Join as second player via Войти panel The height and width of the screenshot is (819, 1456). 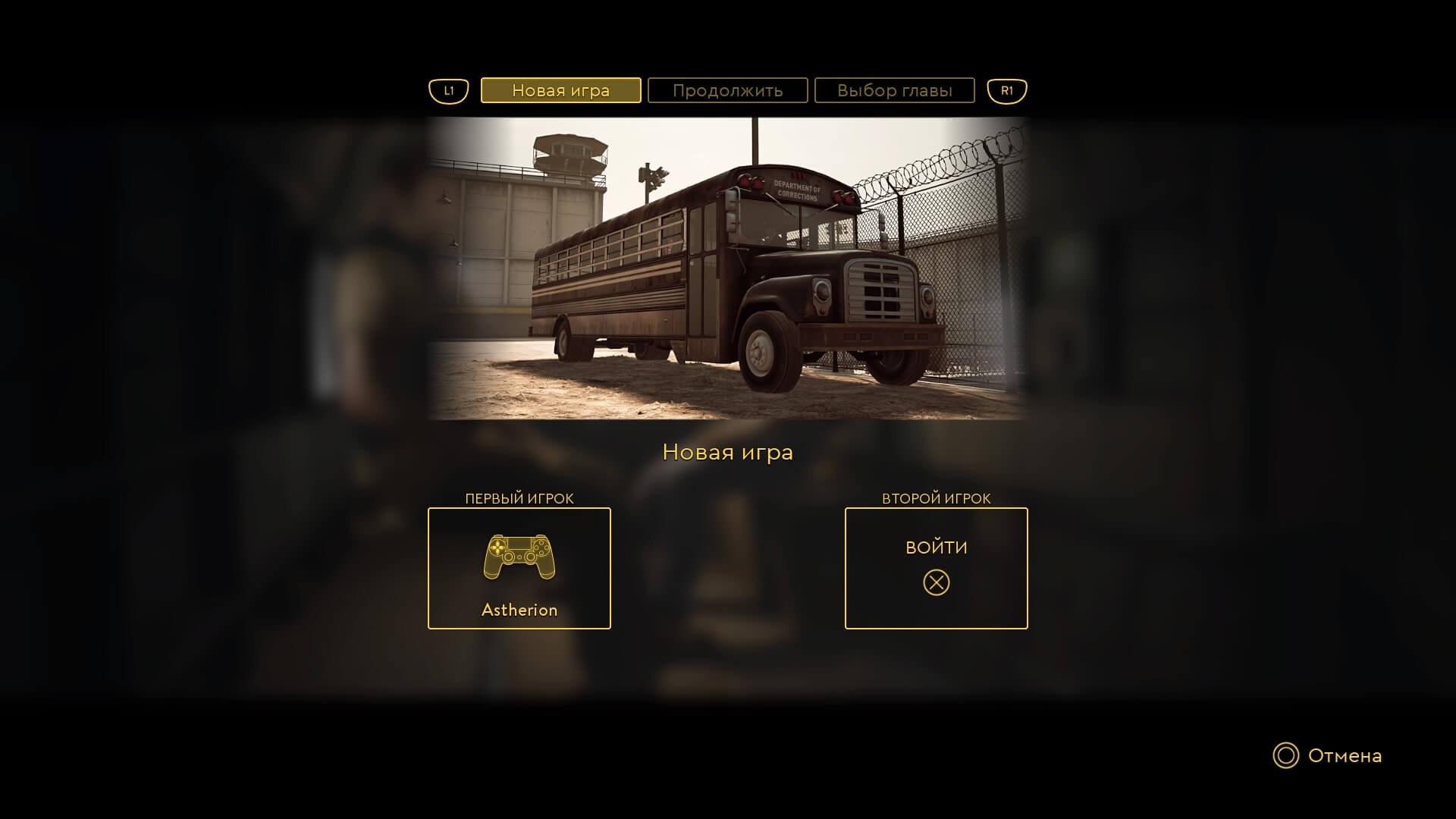(936, 568)
